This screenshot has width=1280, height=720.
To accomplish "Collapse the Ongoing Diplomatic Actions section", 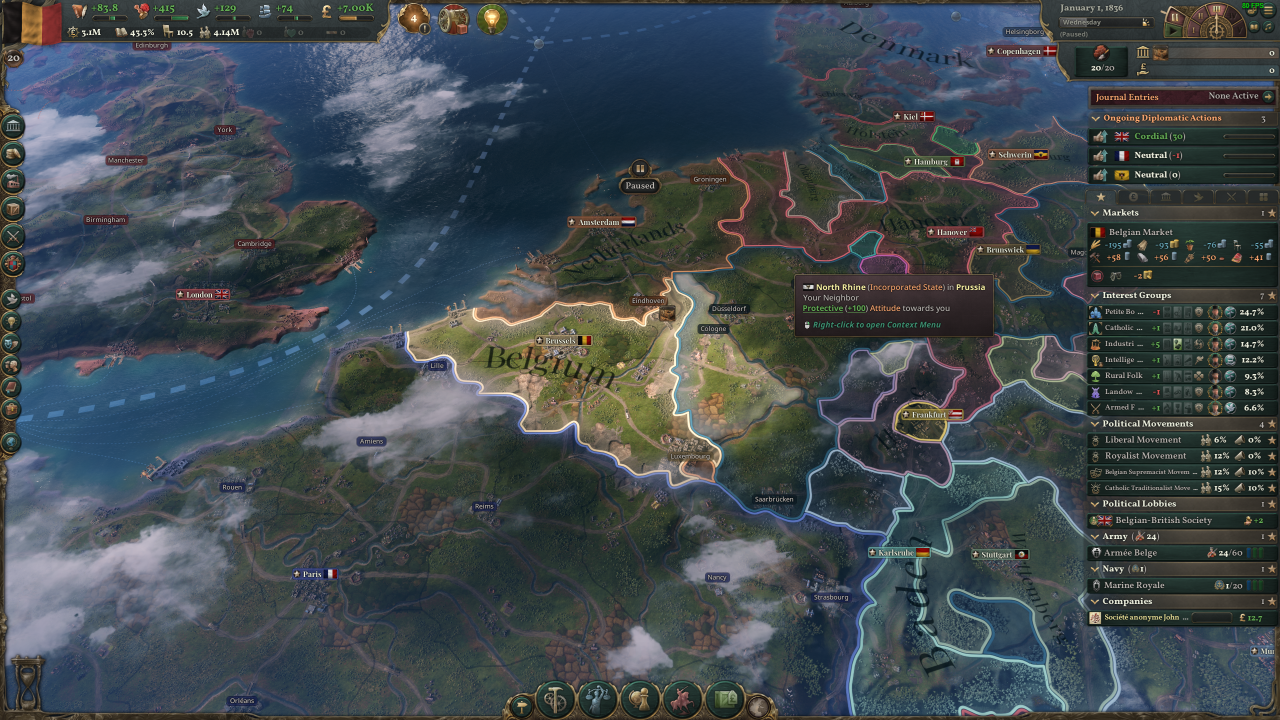I will point(1096,118).
